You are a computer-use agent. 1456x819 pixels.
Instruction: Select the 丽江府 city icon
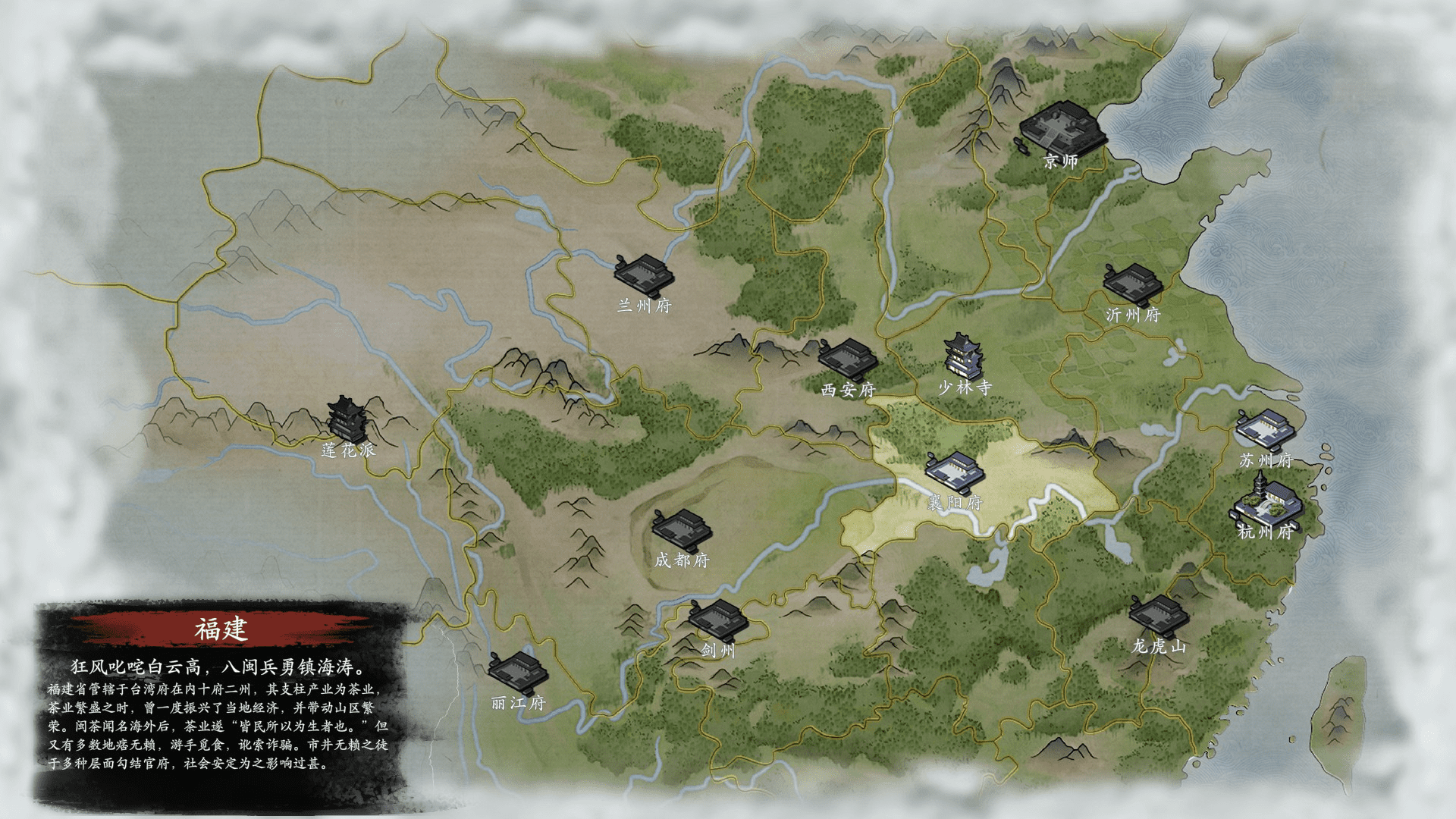coord(519,673)
